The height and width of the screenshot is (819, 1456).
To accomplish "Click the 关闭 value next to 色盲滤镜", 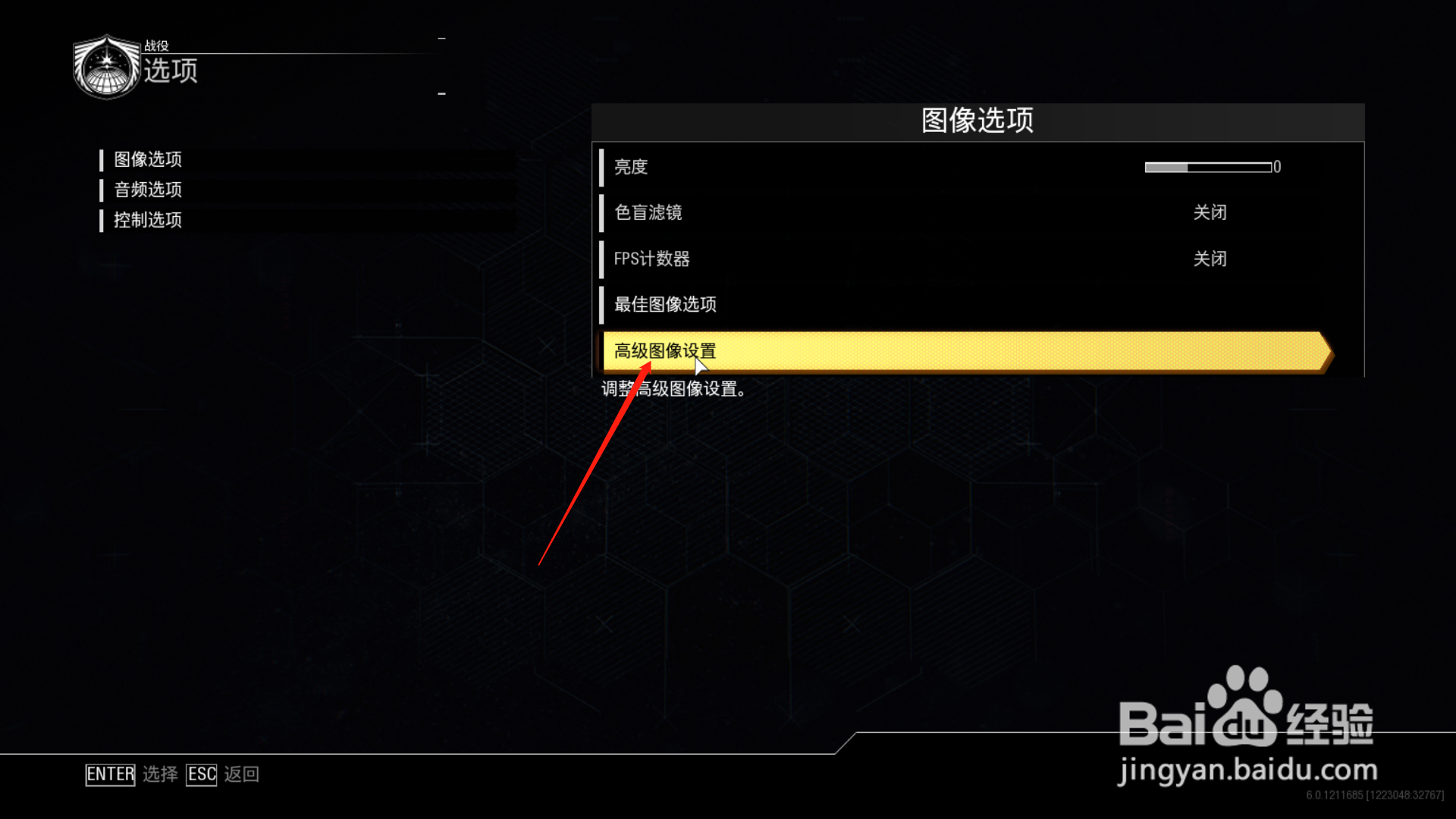I will (1211, 213).
